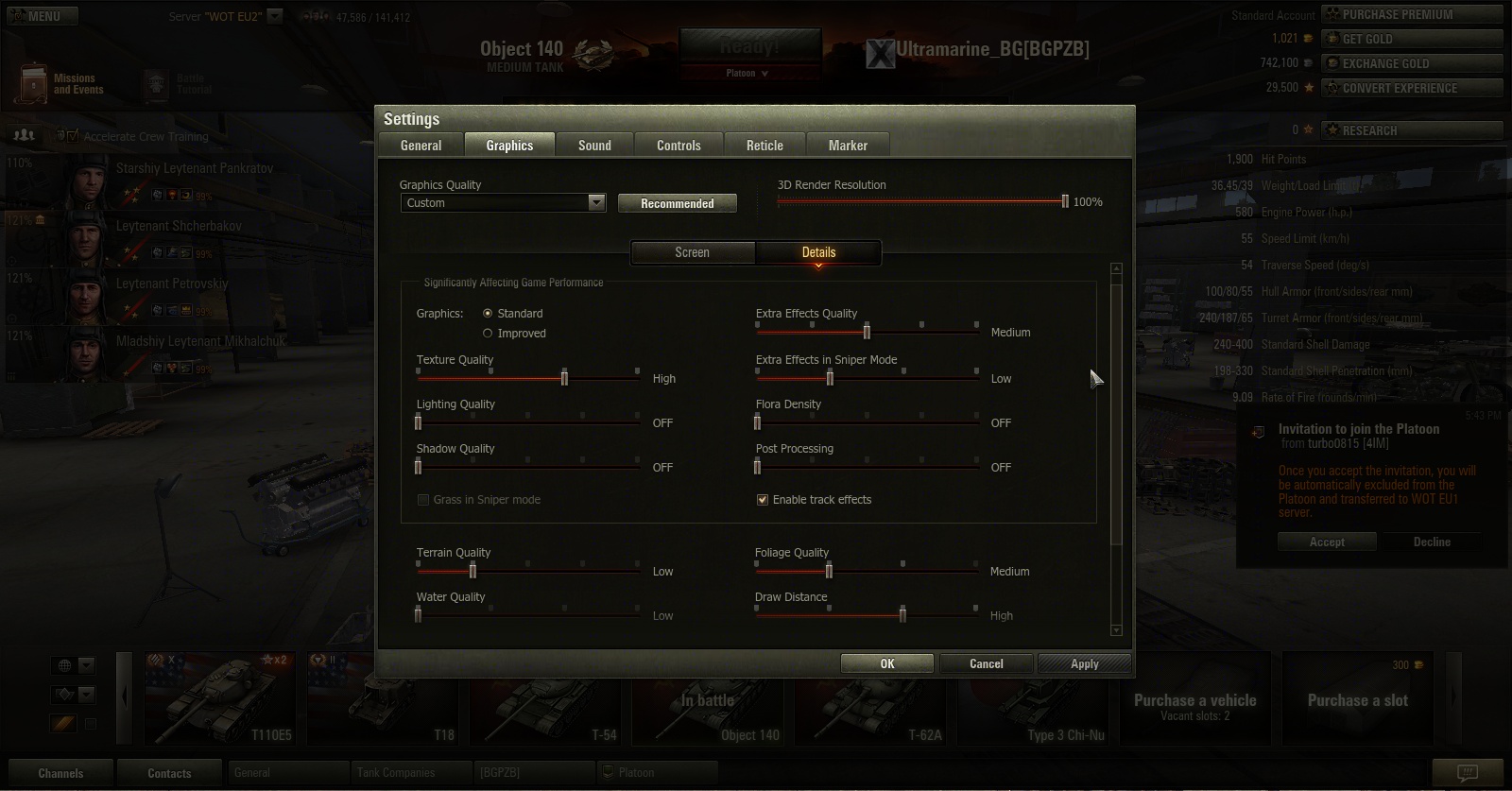Accept the Platoon invitation
The image size is (1512, 791).
[1327, 542]
